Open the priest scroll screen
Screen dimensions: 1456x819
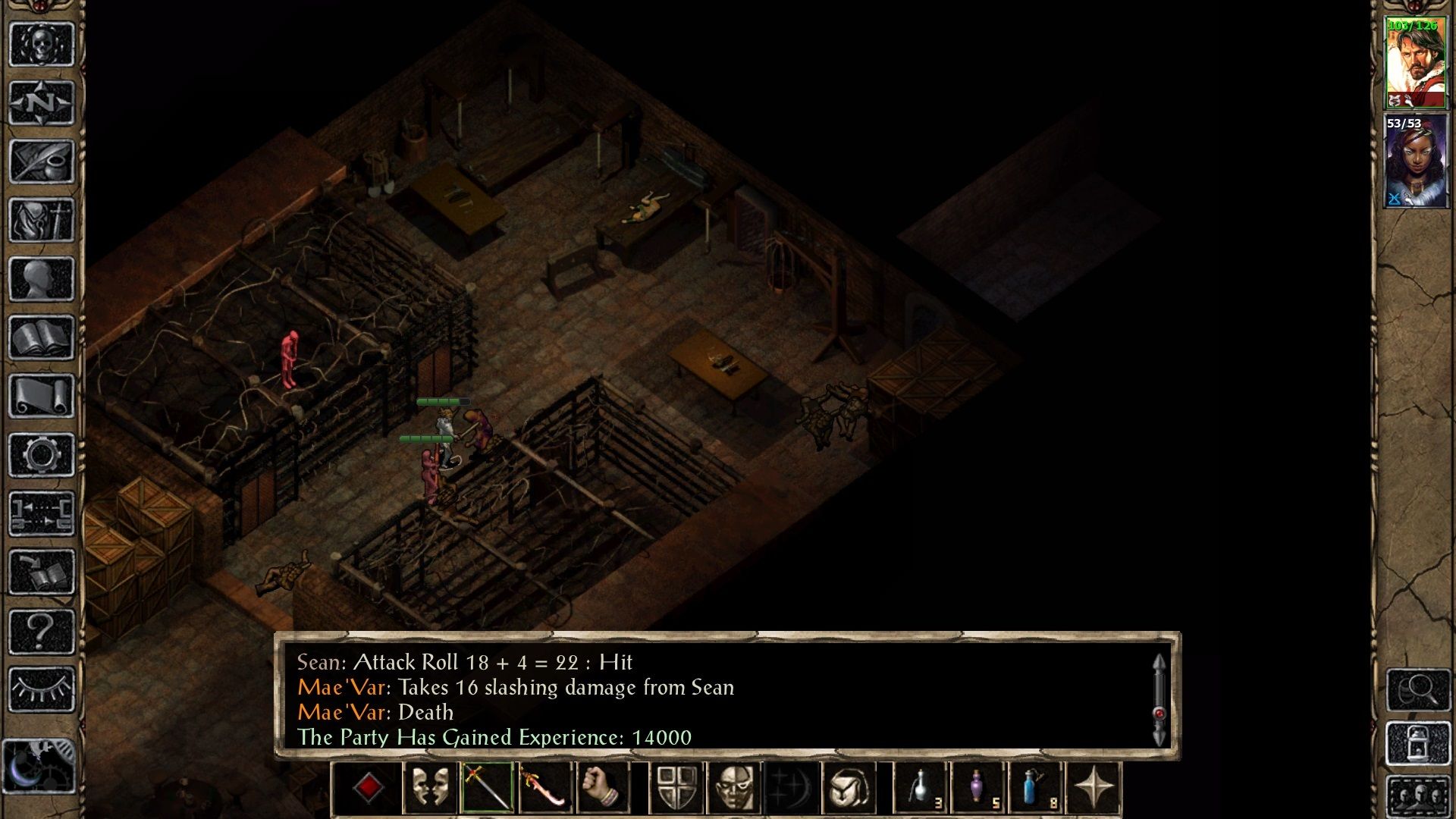click(x=42, y=396)
